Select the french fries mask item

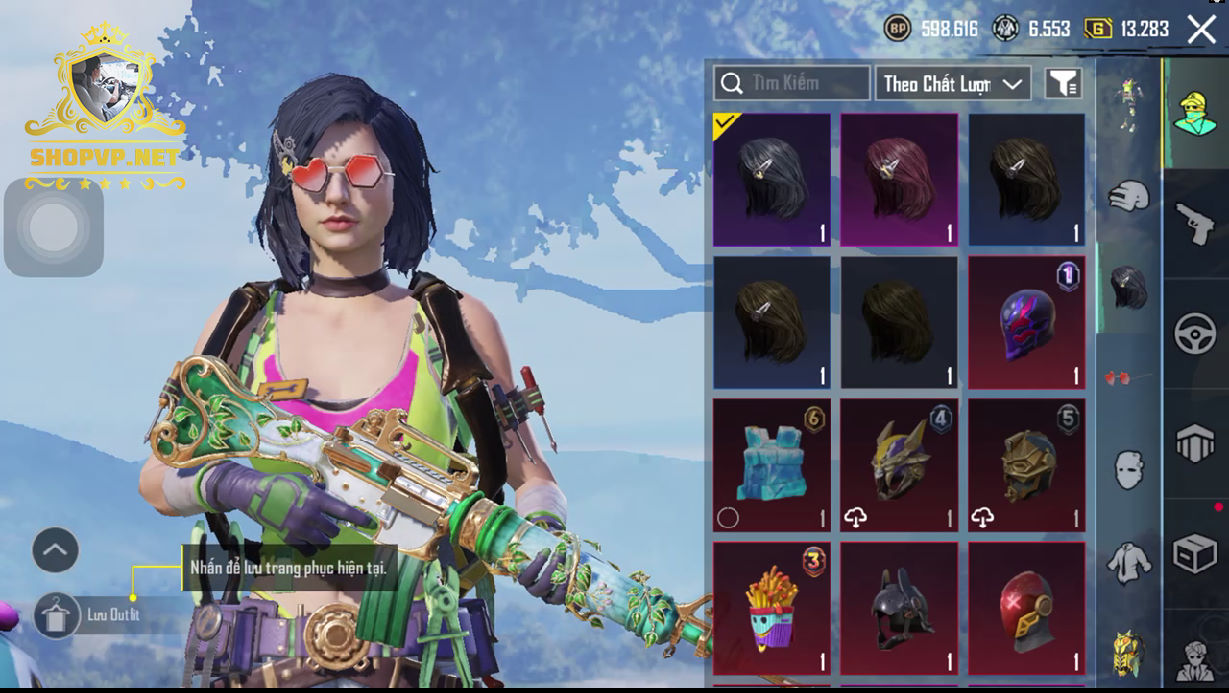pyautogui.click(x=771, y=608)
